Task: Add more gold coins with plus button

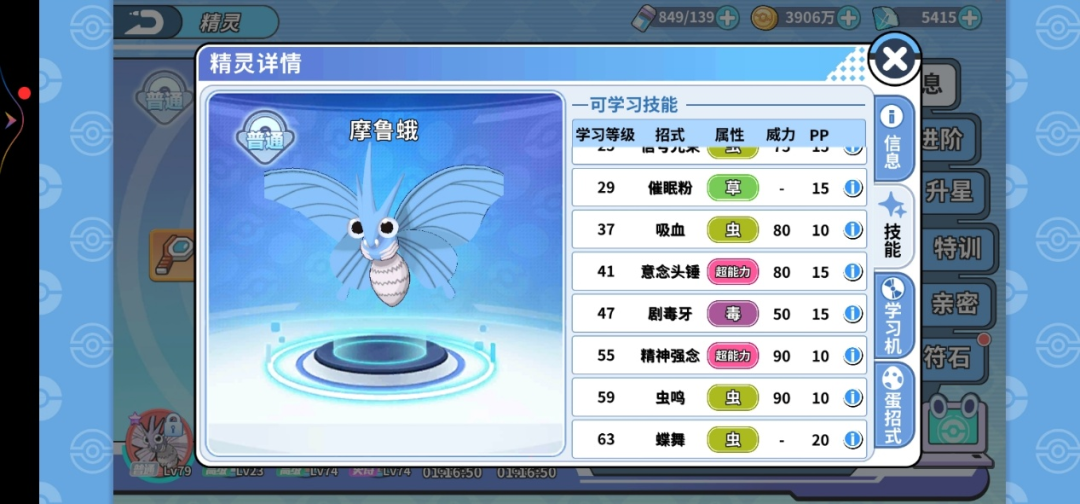Action: click(848, 18)
